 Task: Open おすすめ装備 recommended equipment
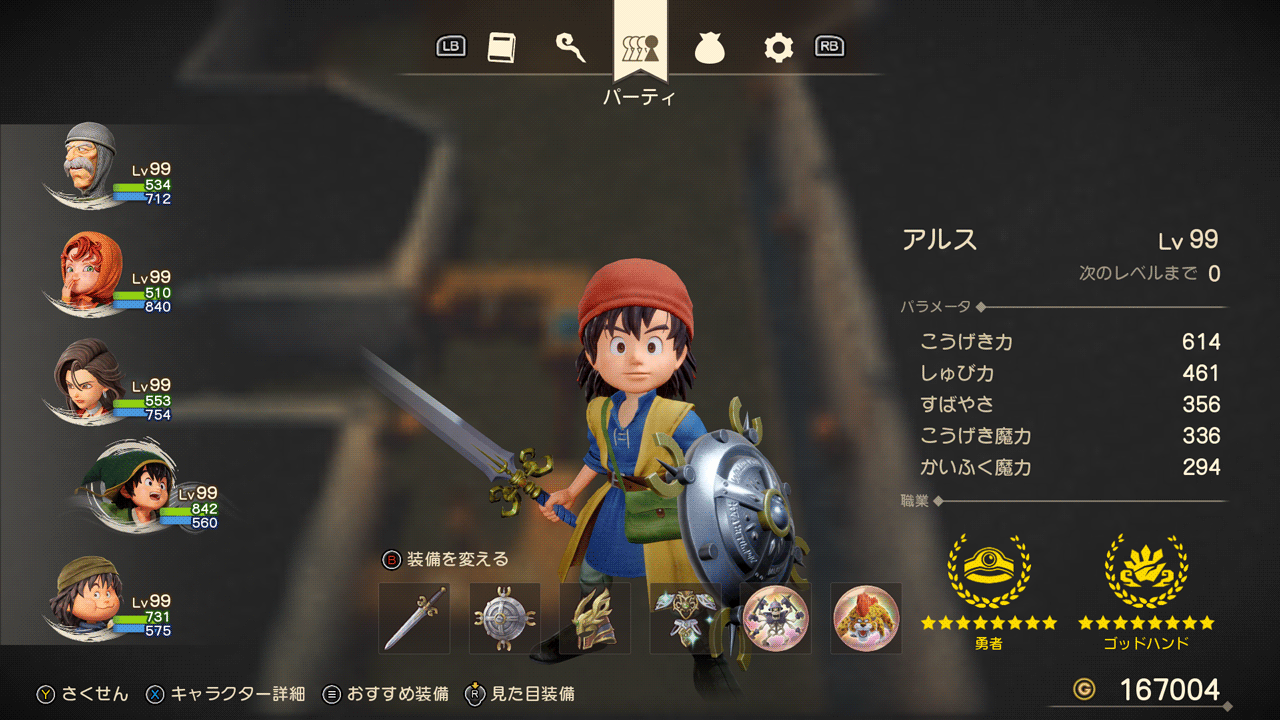tap(386, 694)
